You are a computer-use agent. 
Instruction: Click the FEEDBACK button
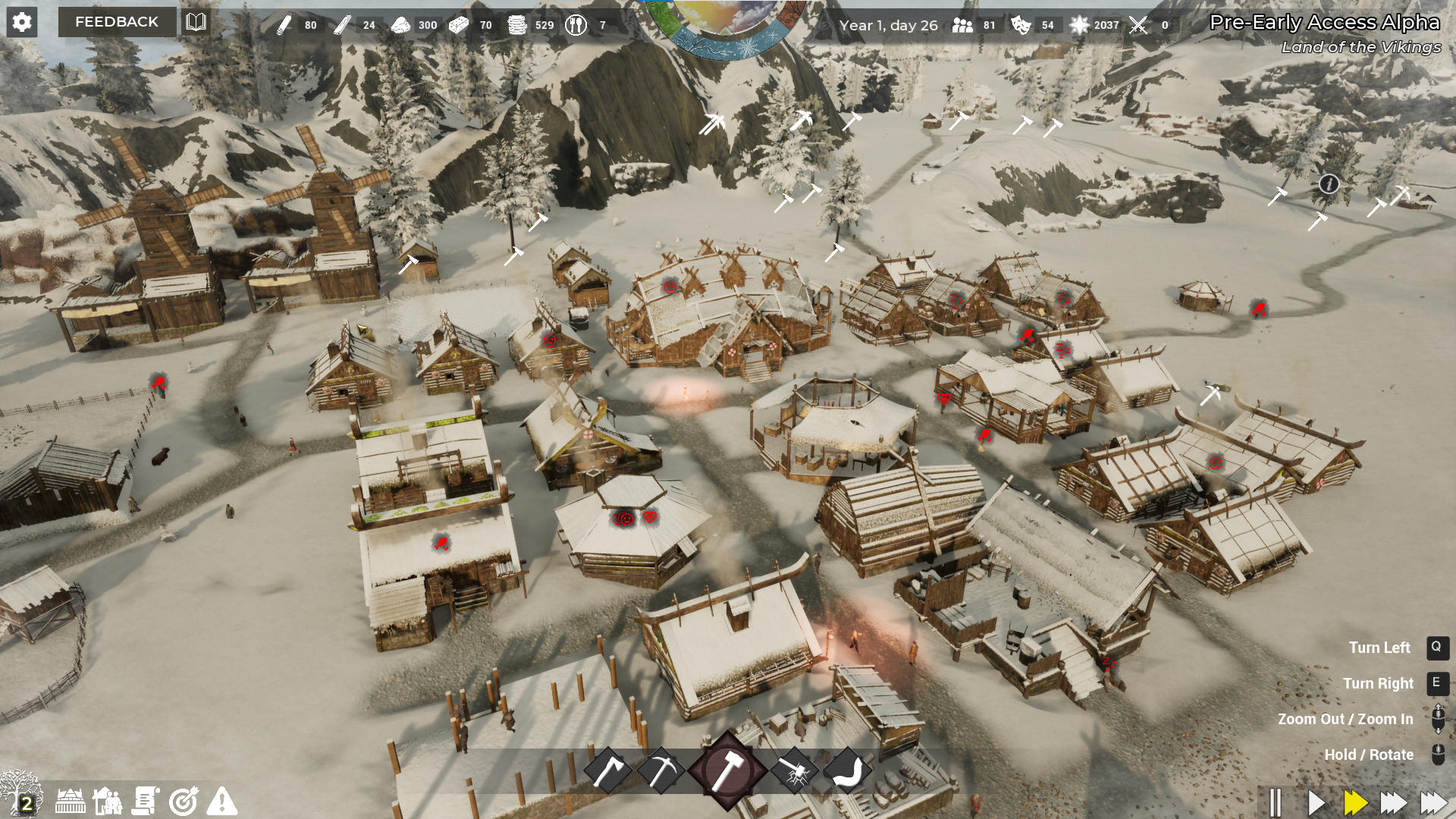(x=116, y=22)
